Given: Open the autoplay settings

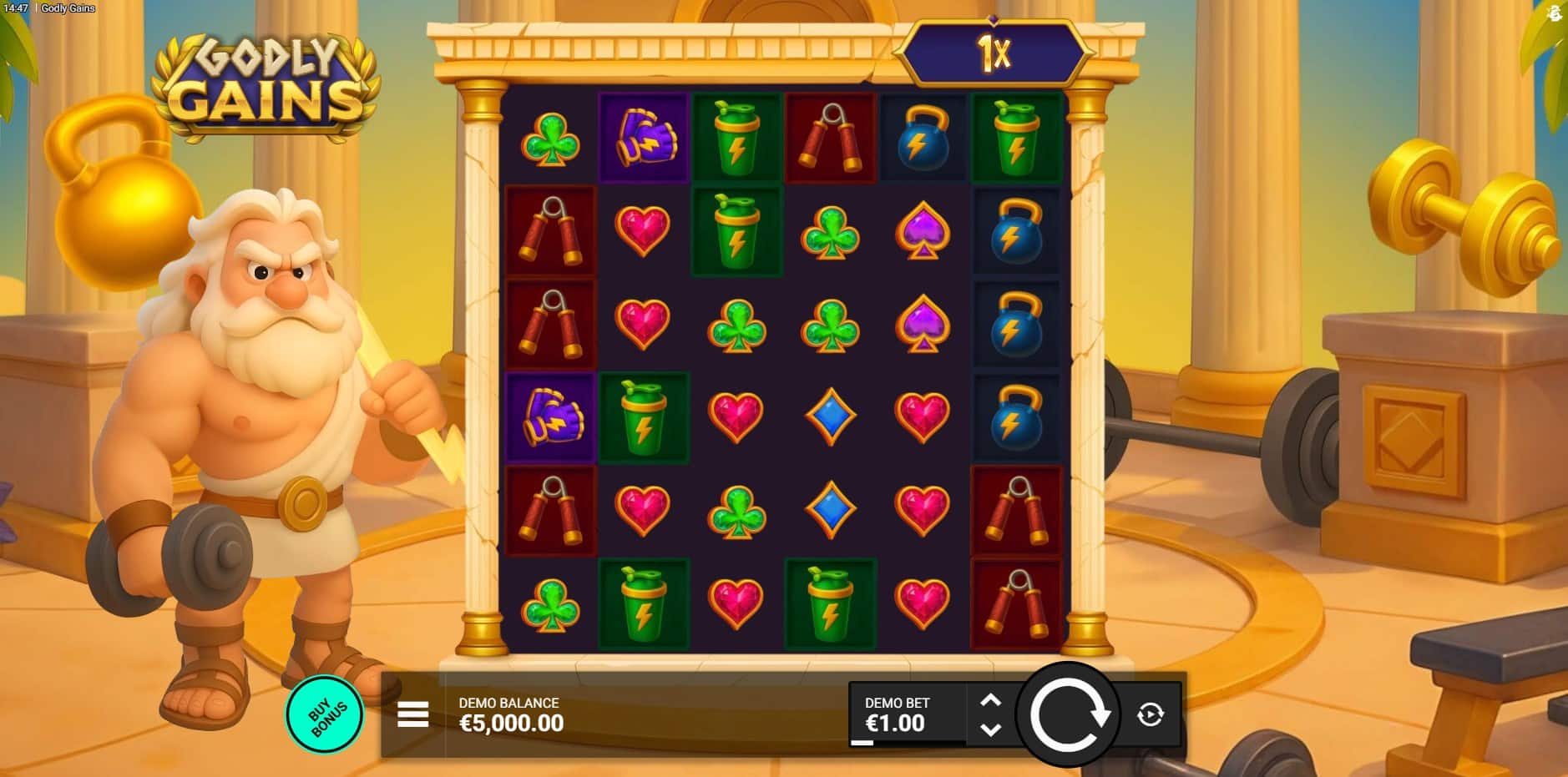Looking at the screenshot, I should (1150, 714).
